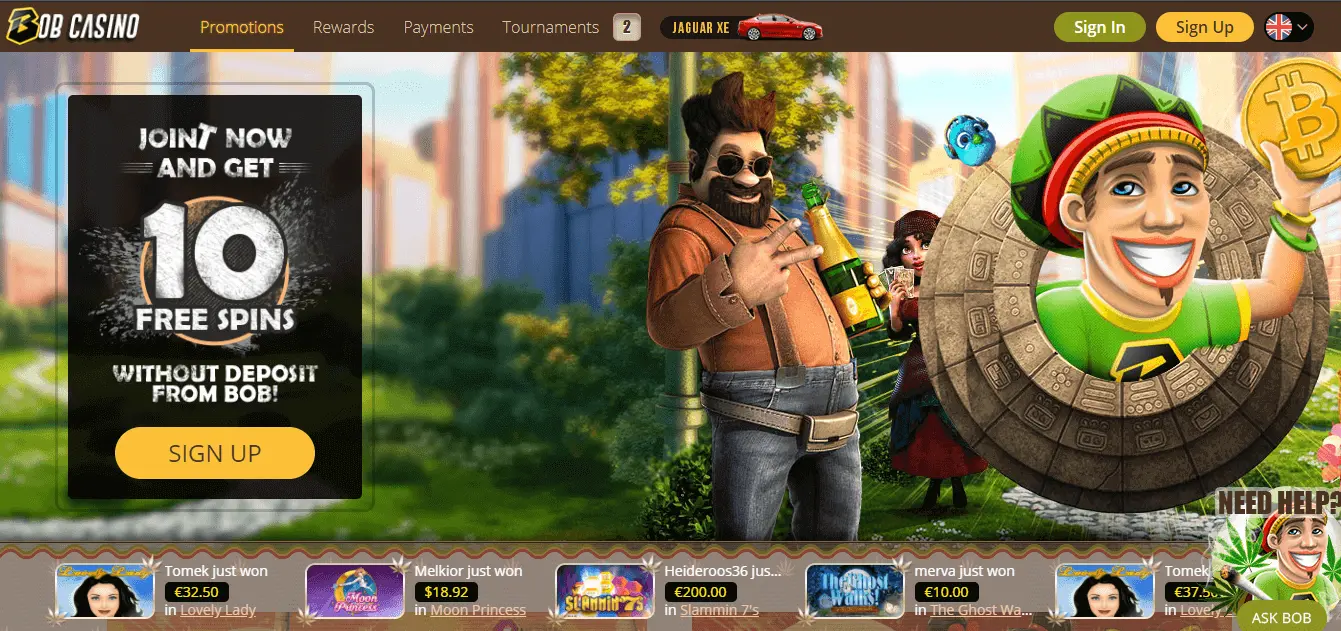1341x631 pixels.
Task: Show the Tournaments page
Action: coord(551,27)
